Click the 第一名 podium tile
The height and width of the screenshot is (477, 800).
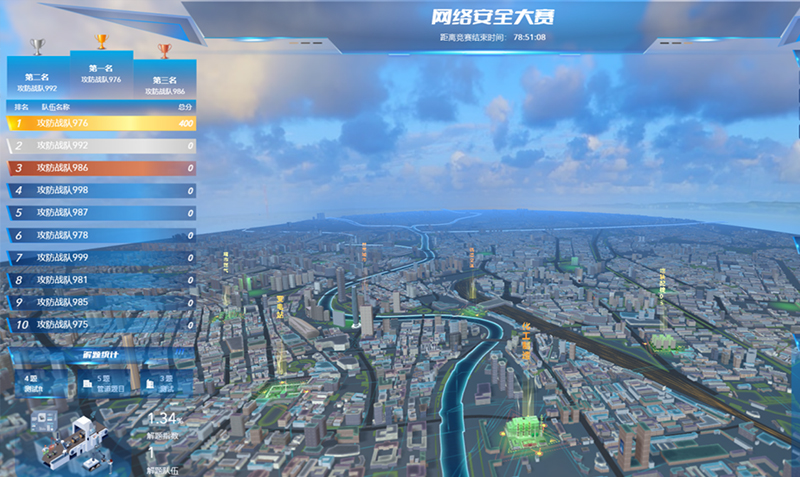click(101, 74)
